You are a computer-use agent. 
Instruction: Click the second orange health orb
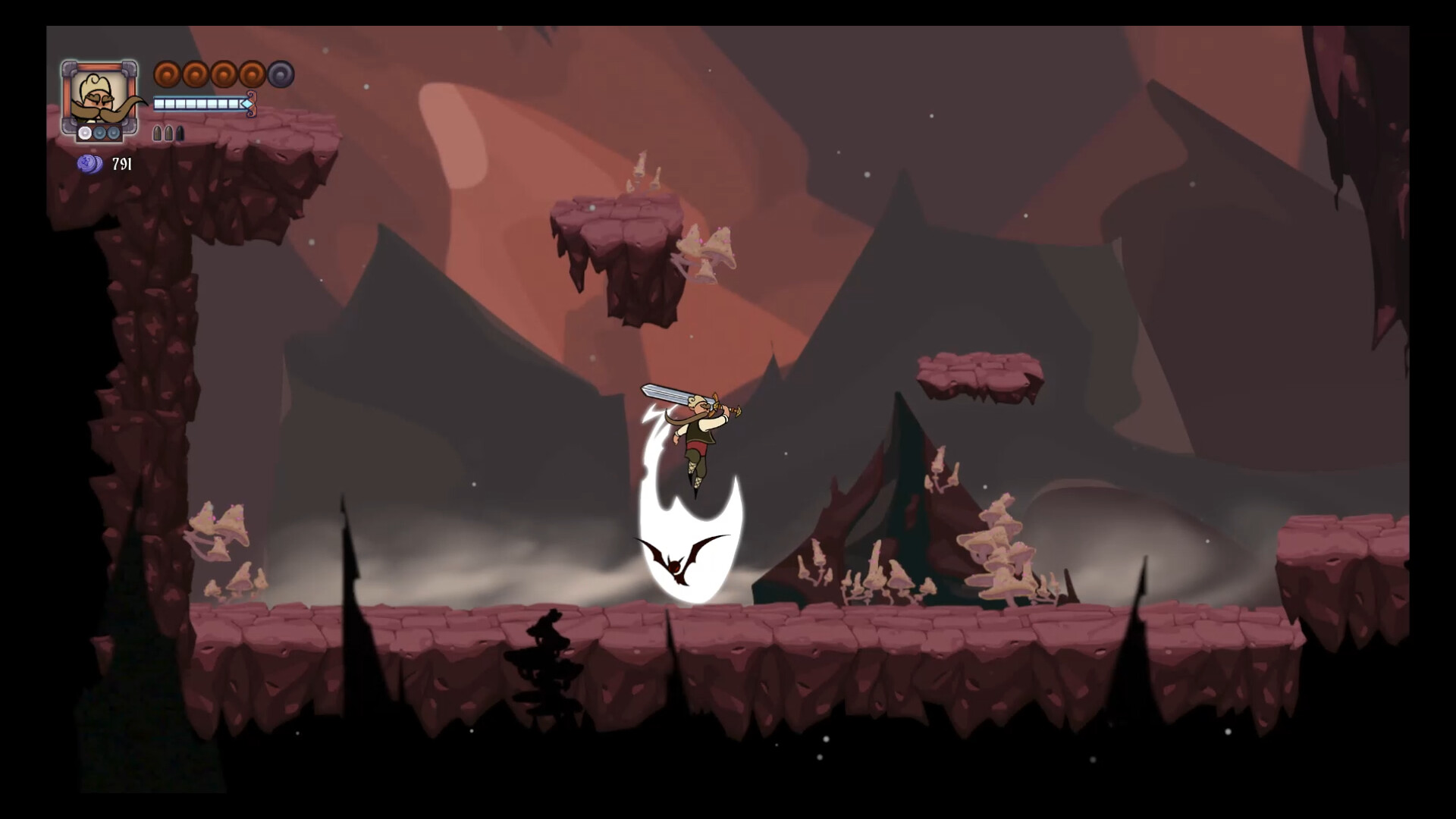coord(196,74)
